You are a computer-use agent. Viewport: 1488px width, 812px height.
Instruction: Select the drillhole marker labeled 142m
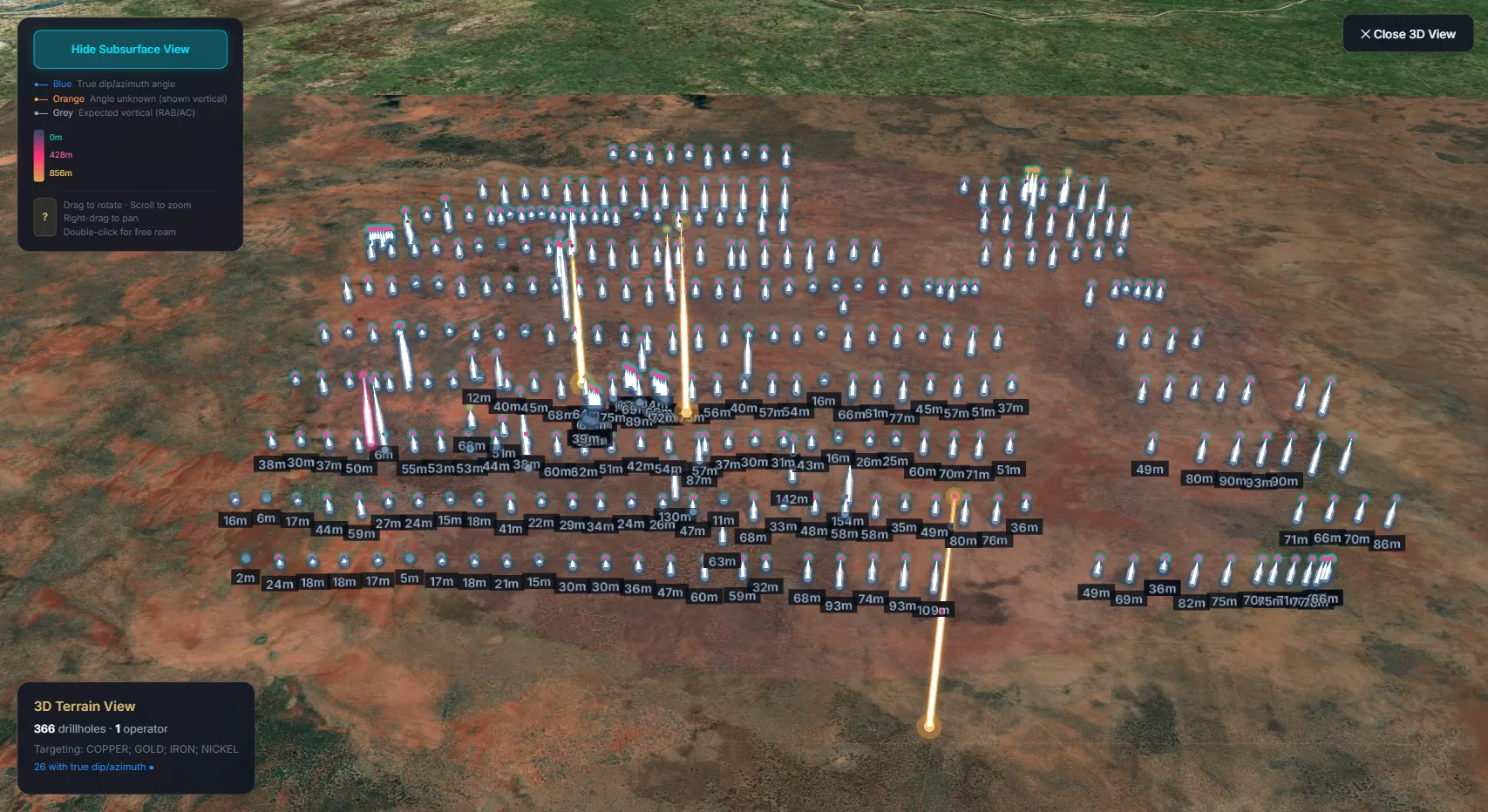792,499
